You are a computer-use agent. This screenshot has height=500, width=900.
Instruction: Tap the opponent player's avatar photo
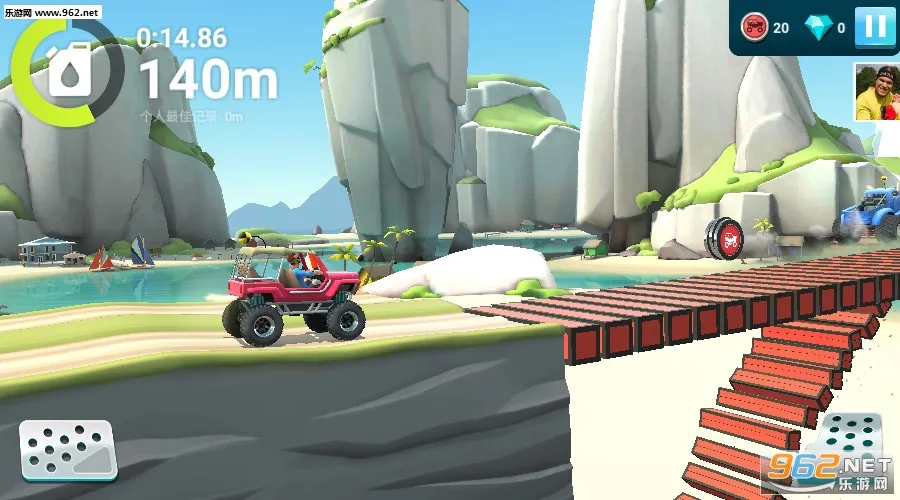click(877, 92)
